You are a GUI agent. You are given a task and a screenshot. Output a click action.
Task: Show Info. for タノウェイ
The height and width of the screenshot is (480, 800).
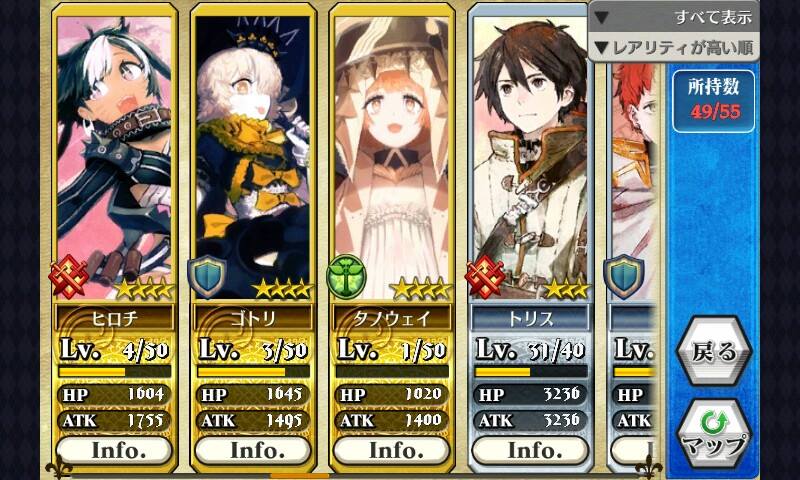coord(392,450)
